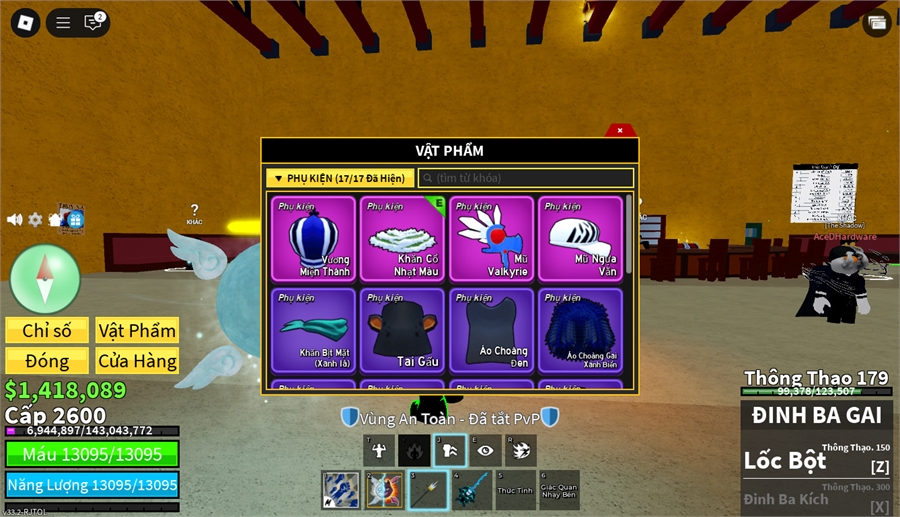Image resolution: width=900 pixels, height=517 pixels.
Task: Select the Khăn Cổ Nhạt Màu scarf
Action: pyautogui.click(x=402, y=238)
